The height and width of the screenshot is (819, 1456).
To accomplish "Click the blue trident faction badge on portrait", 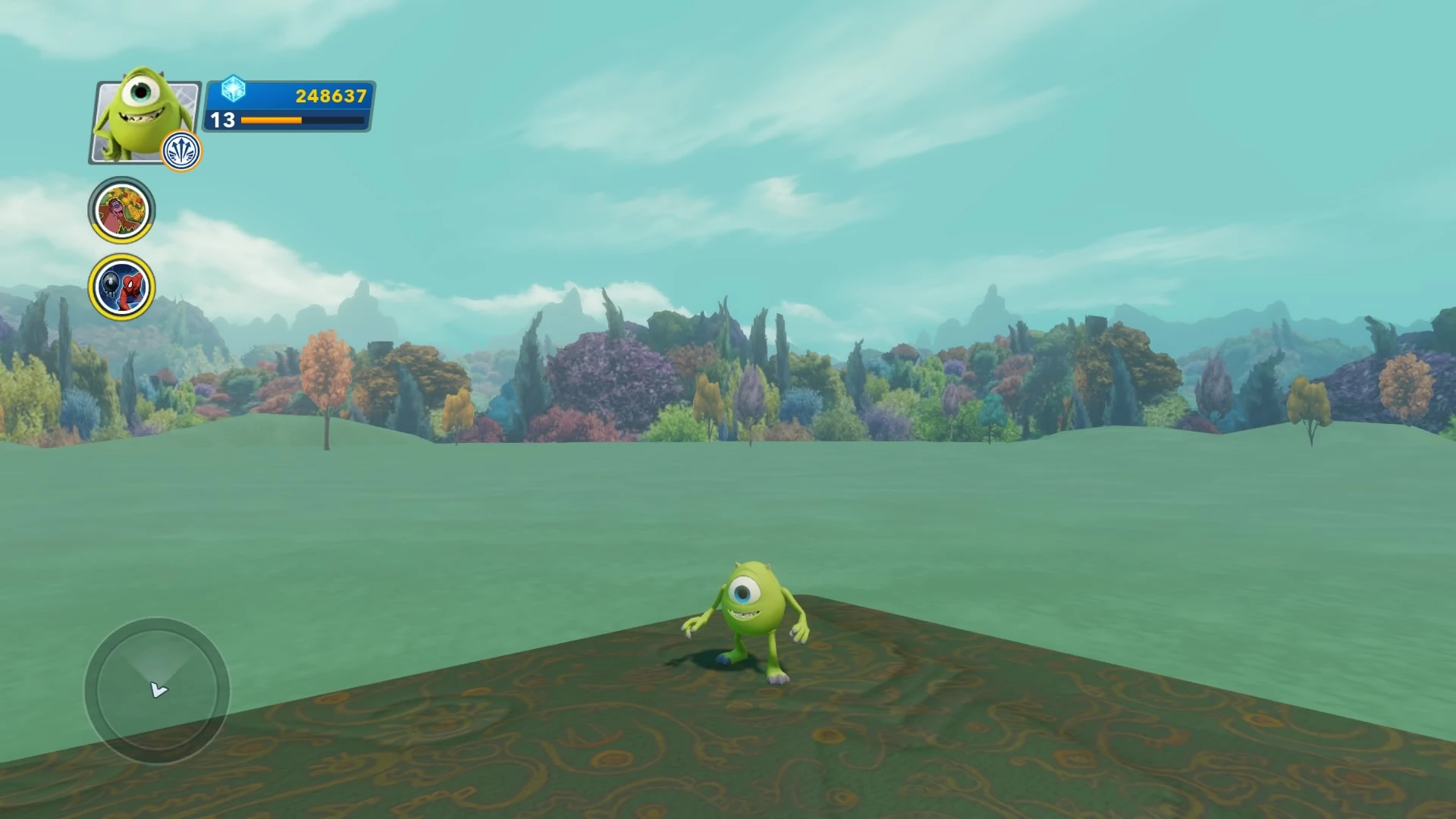I will 180,151.
